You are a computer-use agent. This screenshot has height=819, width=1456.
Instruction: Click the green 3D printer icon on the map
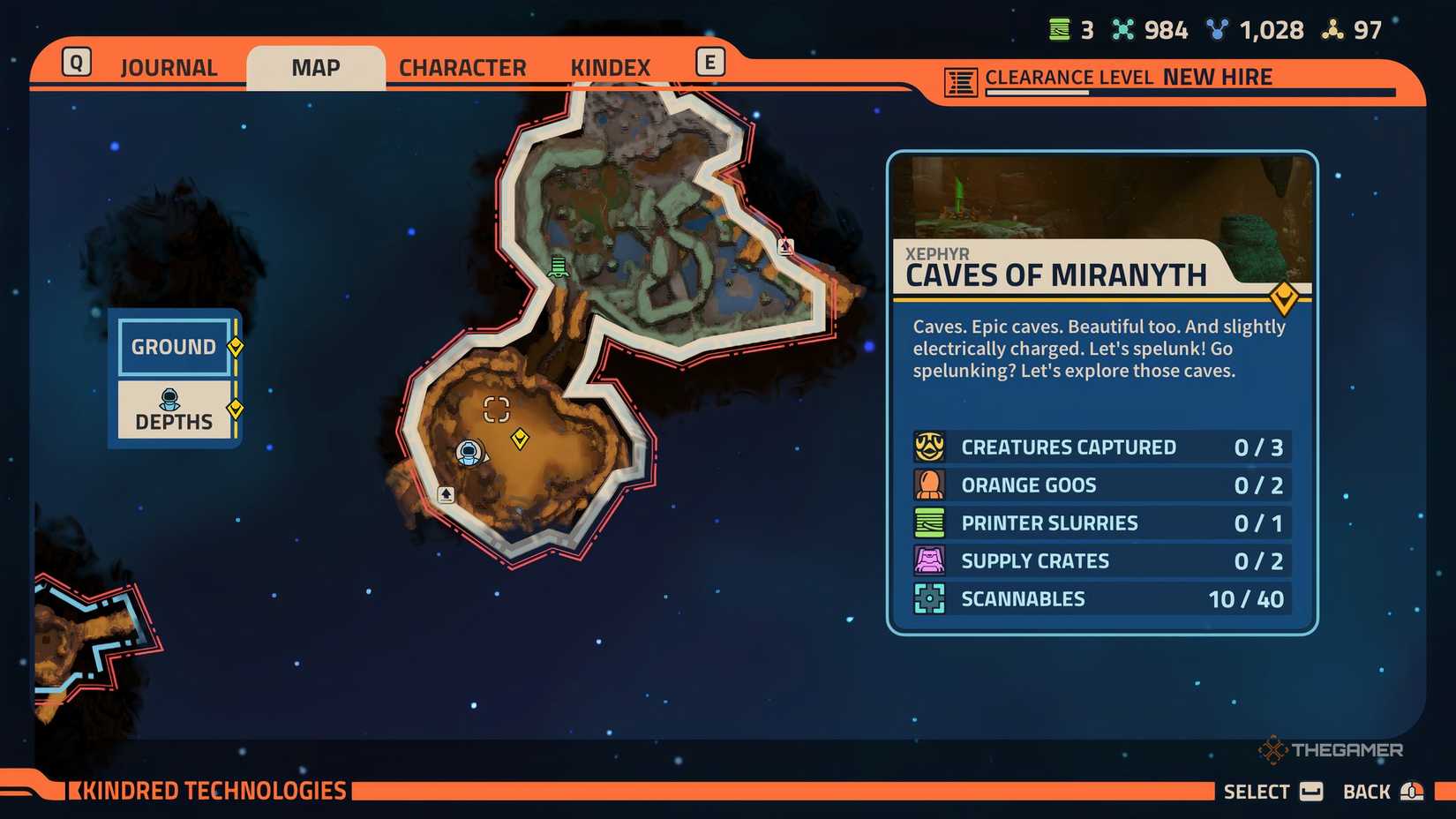click(x=557, y=267)
